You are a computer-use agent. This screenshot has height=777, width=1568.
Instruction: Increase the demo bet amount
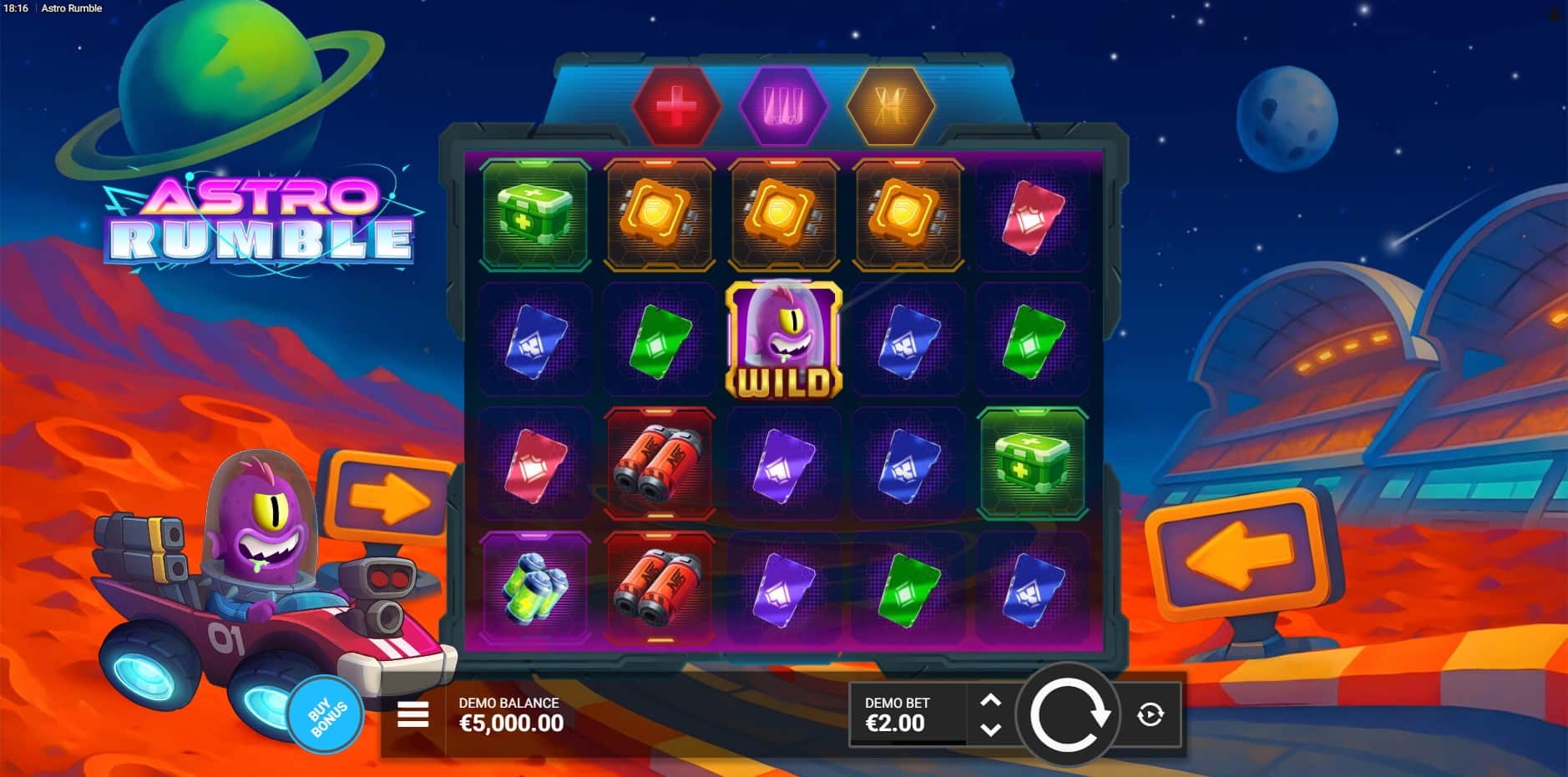tap(990, 701)
